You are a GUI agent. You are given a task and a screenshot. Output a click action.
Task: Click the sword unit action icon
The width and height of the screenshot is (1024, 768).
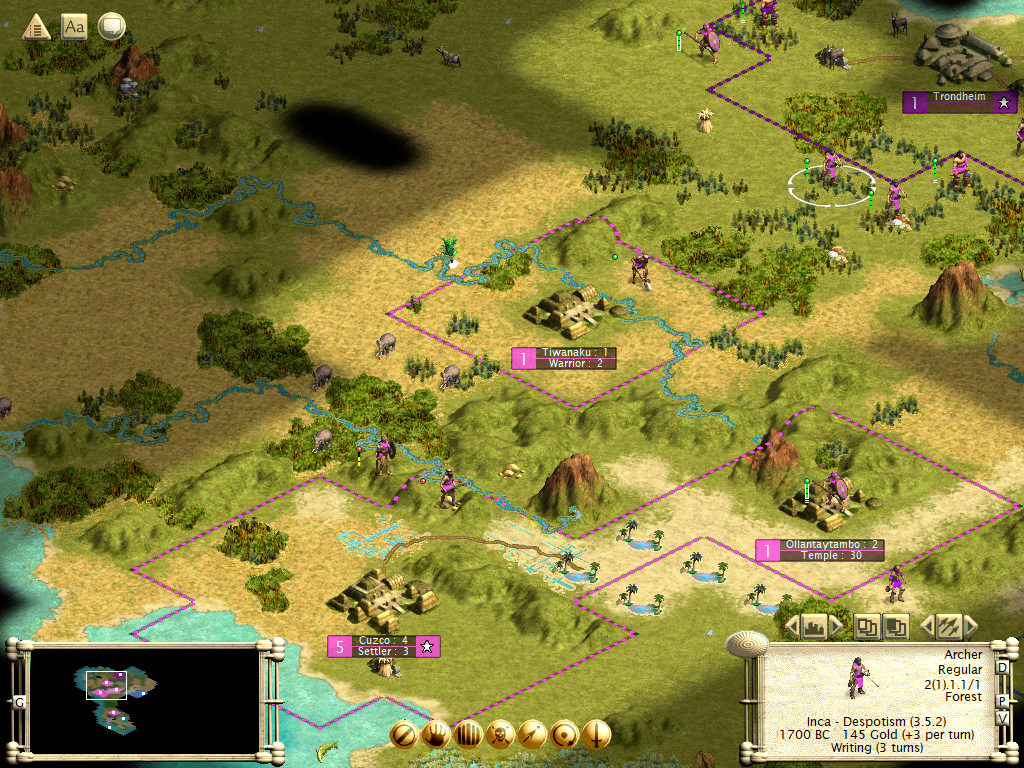click(x=597, y=735)
